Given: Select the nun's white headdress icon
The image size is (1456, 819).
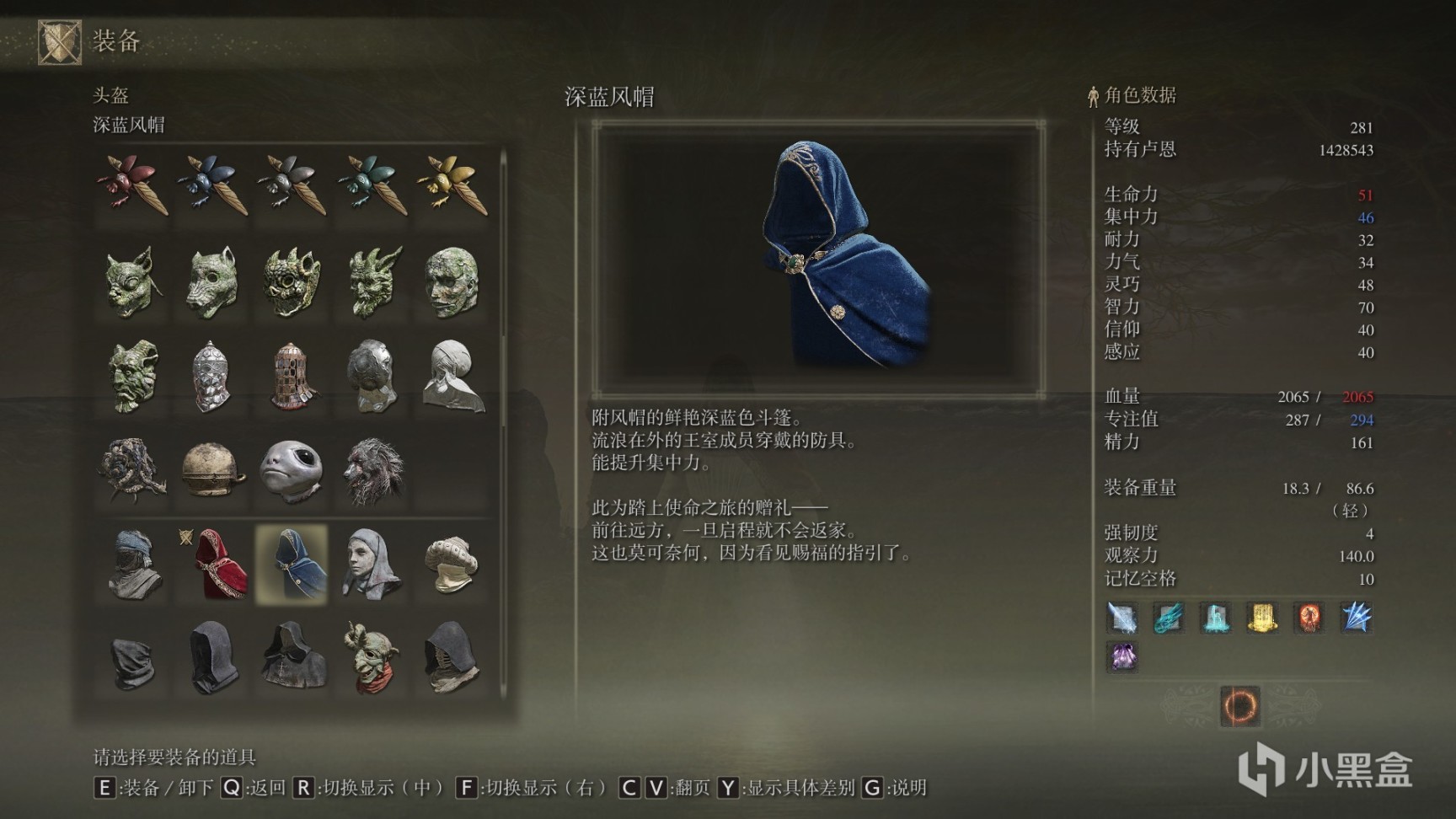Looking at the screenshot, I should tap(371, 563).
